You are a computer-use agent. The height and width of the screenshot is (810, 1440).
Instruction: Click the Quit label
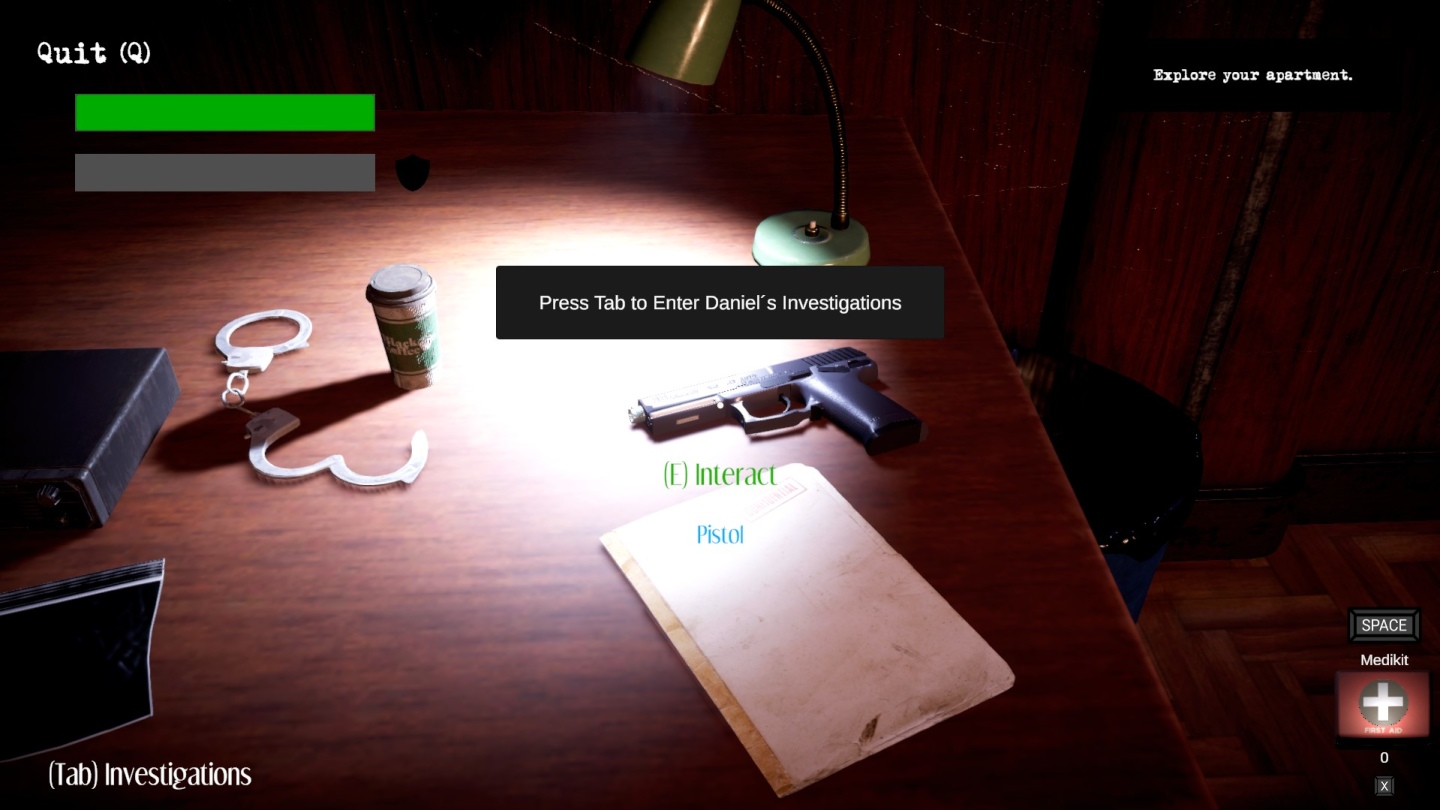(94, 53)
